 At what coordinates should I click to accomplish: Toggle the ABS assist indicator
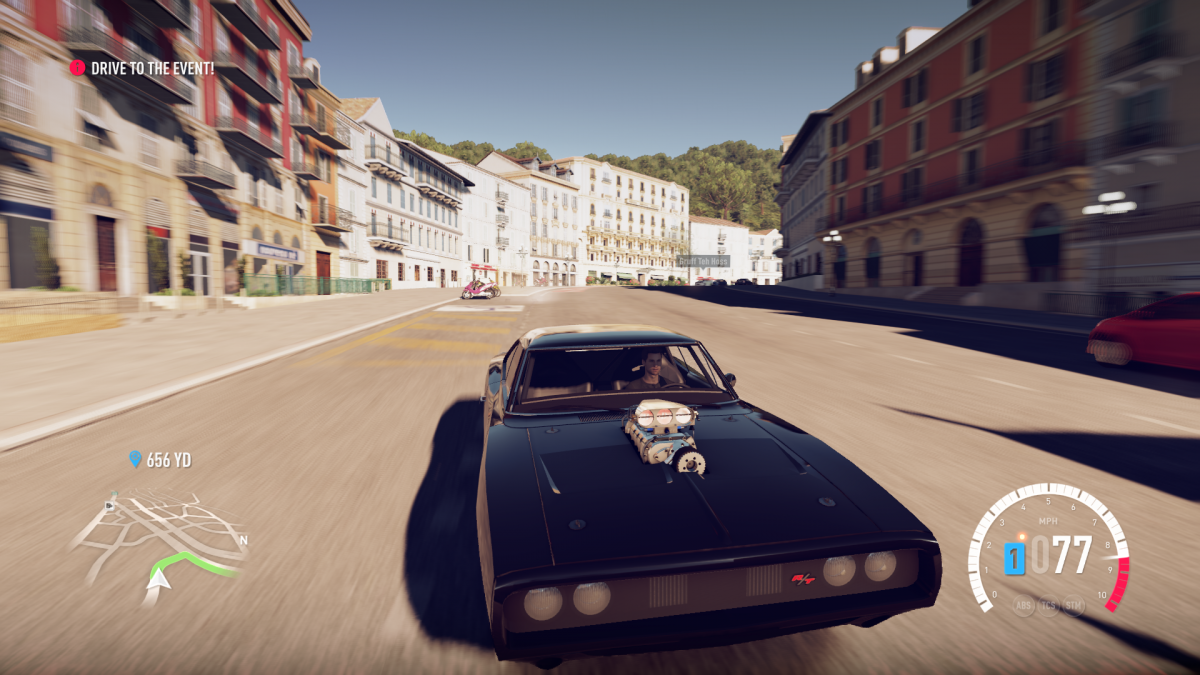(x=1023, y=605)
